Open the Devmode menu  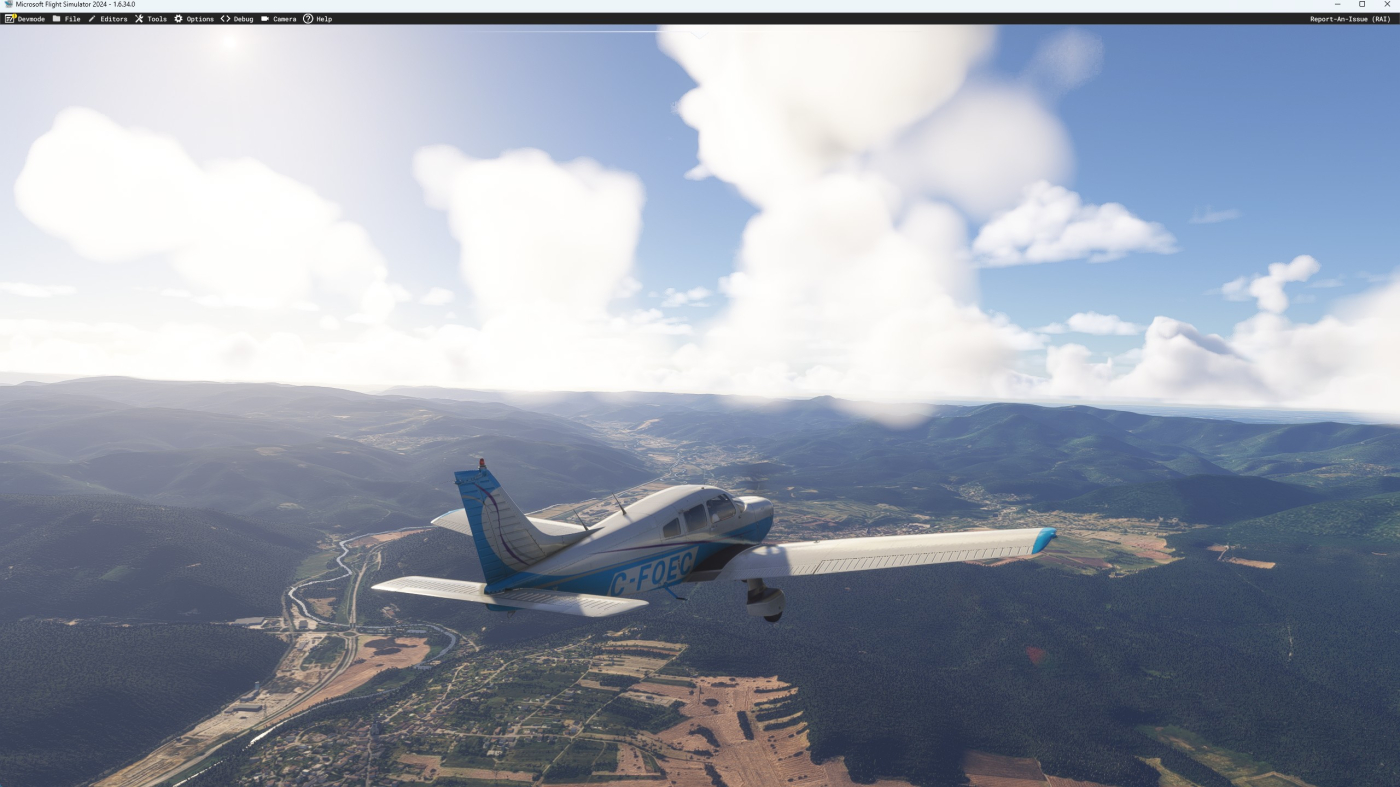[x=25, y=19]
